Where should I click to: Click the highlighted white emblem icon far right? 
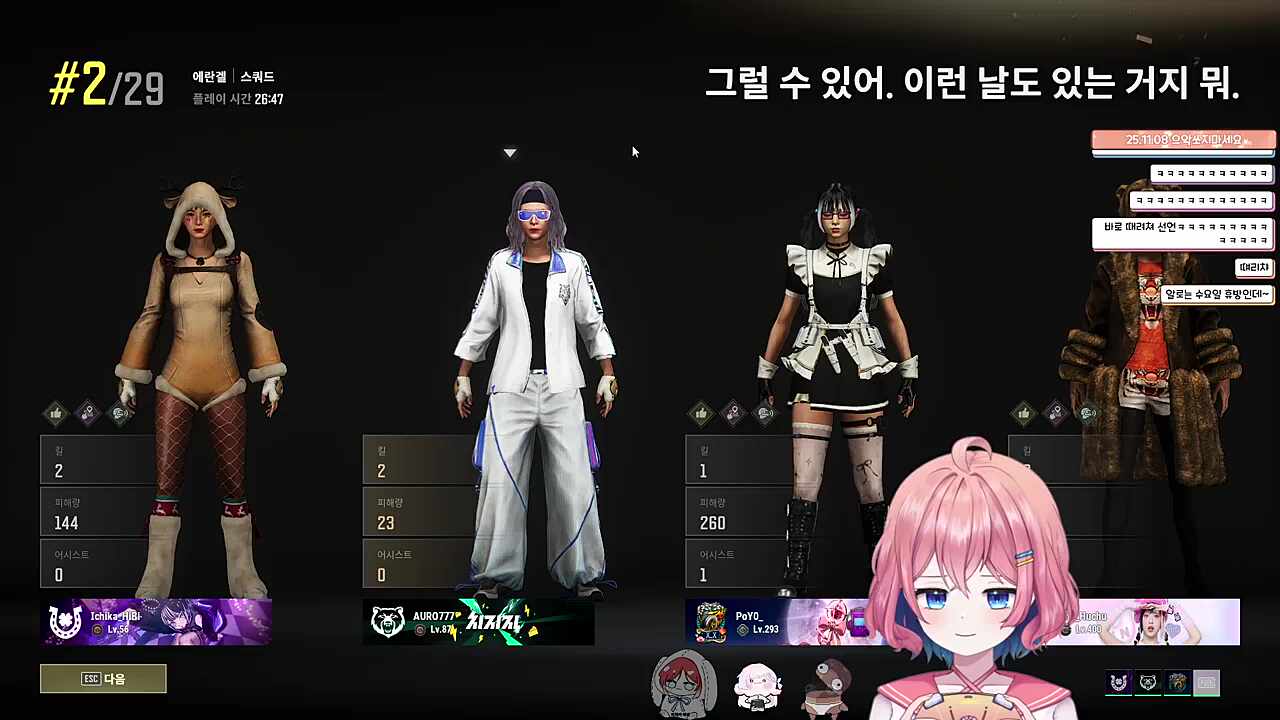[x=1205, y=681]
